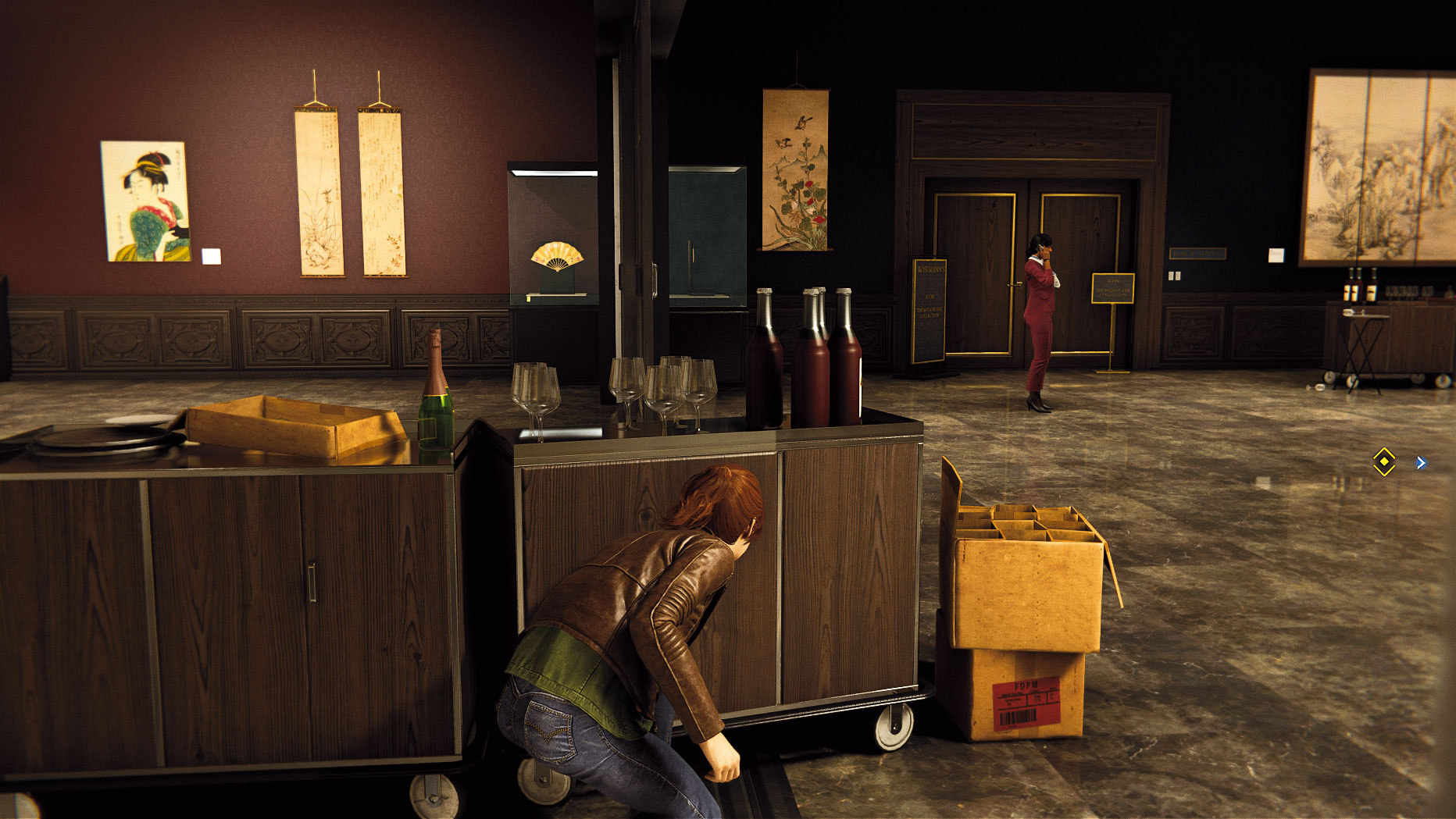Click the yellow diamond objective marker
This screenshot has width=1456, height=819.
pos(1383,462)
